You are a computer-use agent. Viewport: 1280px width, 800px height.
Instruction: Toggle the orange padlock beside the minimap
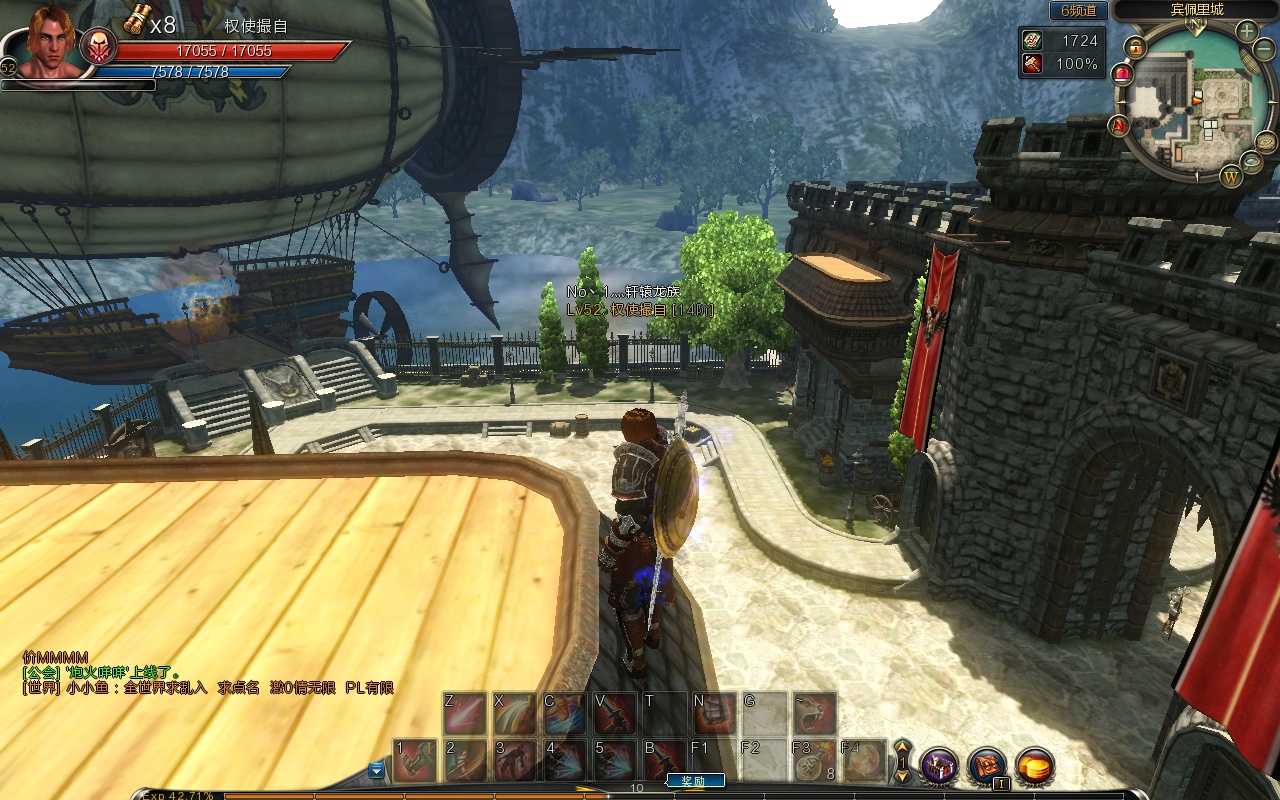click(x=1135, y=47)
